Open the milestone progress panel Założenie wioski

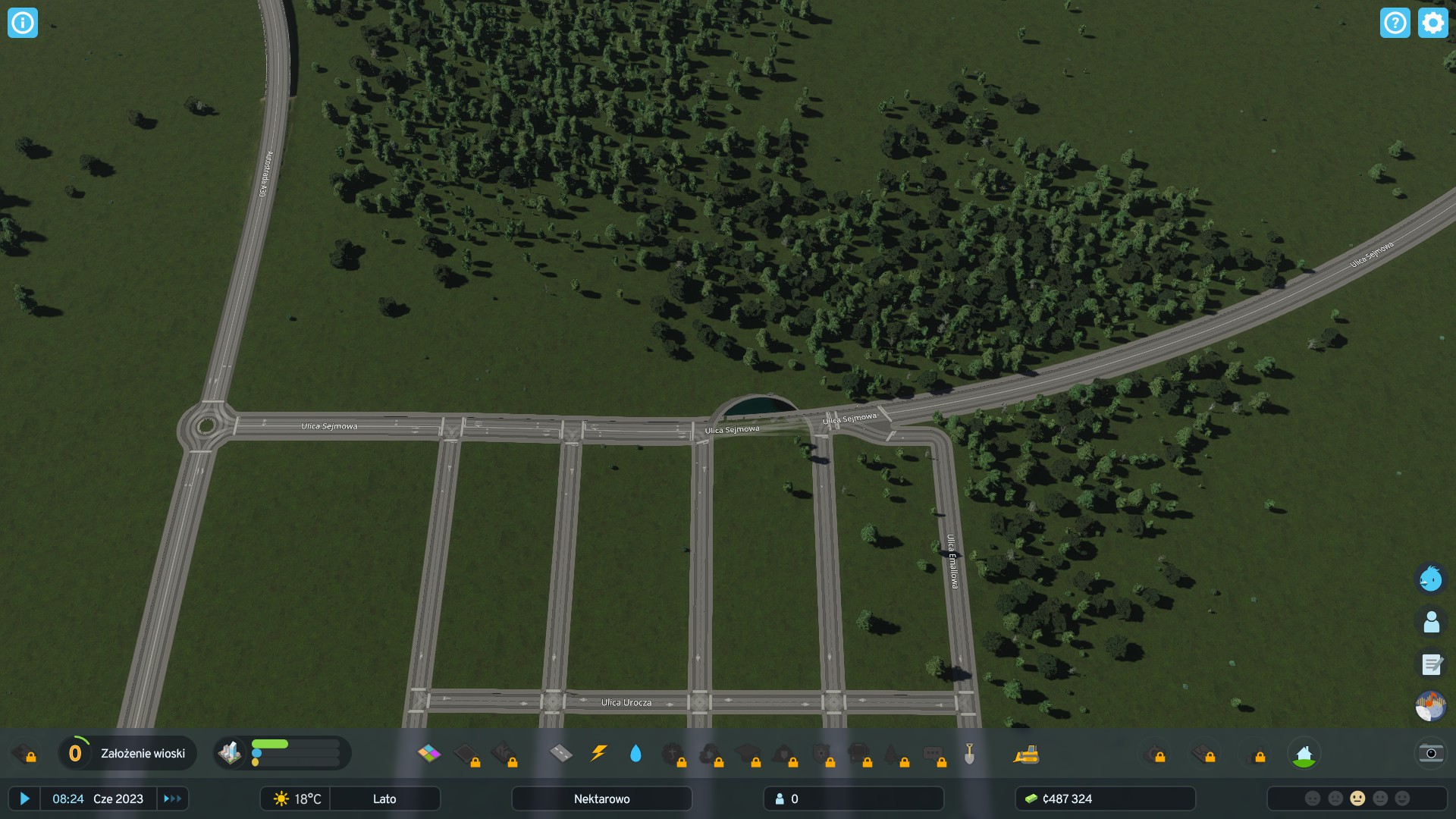[127, 753]
